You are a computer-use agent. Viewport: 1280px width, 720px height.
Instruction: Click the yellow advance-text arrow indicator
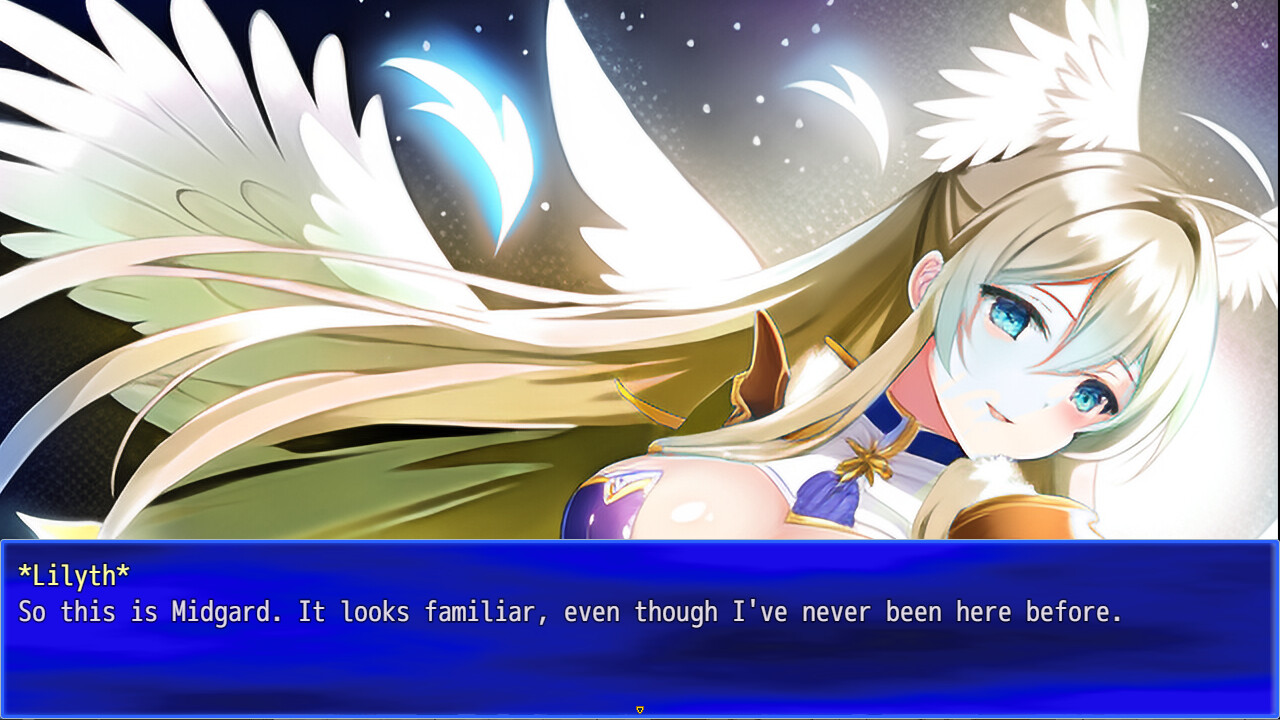pos(639,708)
